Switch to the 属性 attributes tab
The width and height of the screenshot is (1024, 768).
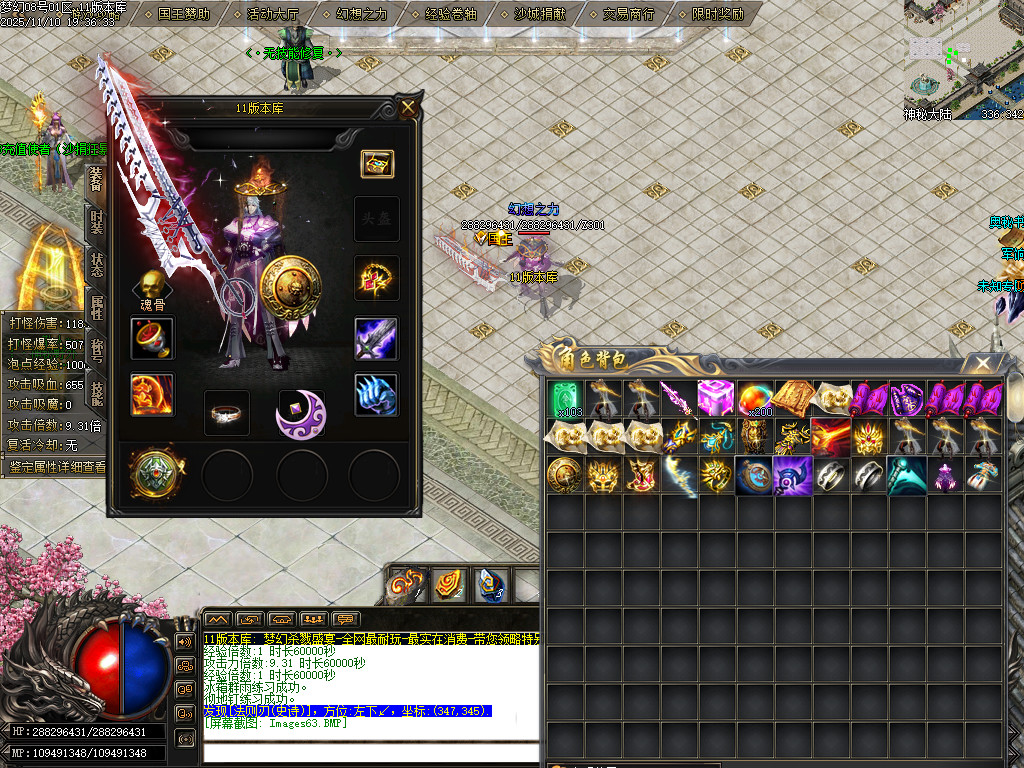(96, 307)
